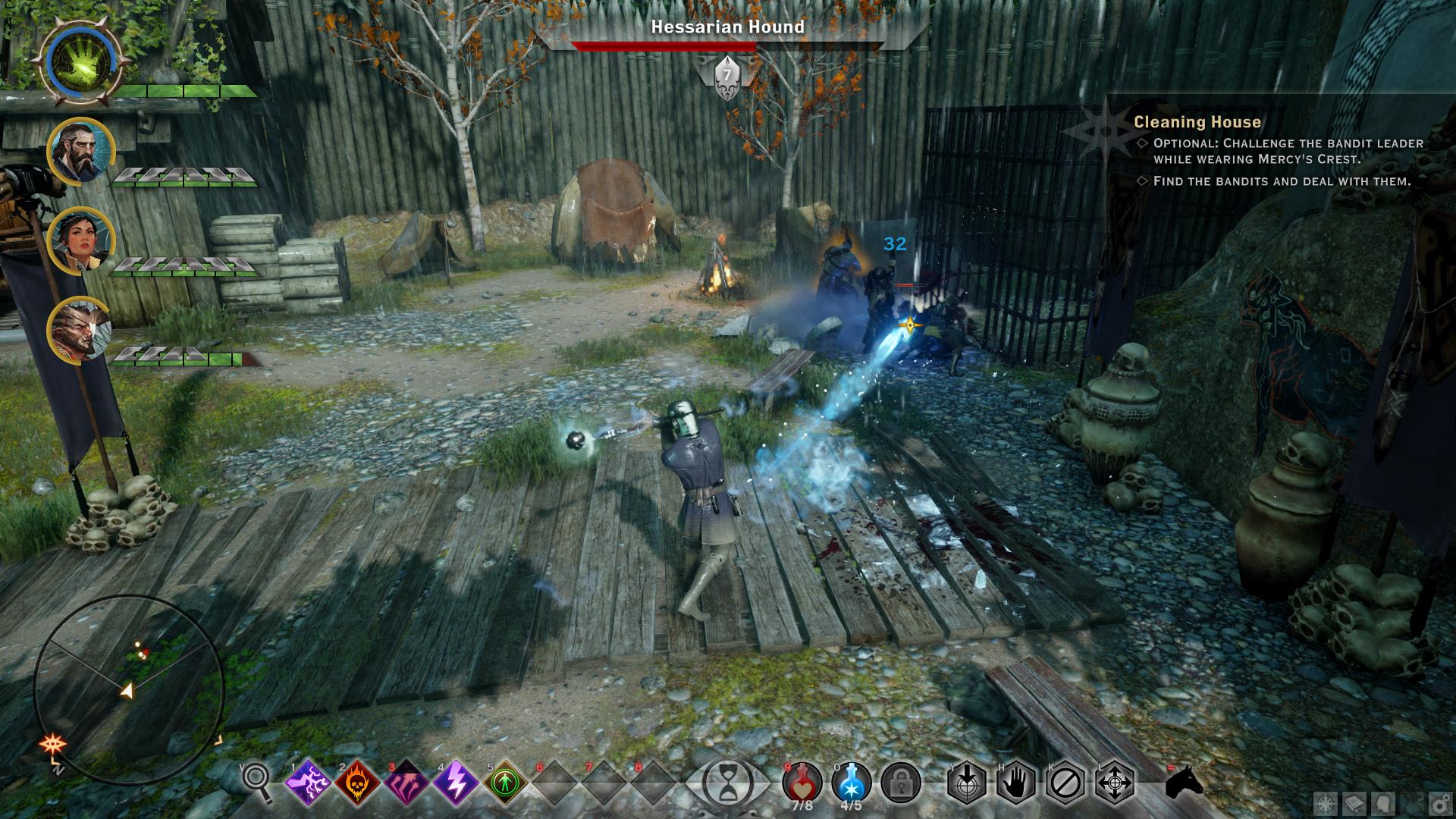Activate the green figure barrier ability
Viewport: 1456px width, 819px height.
[x=504, y=782]
